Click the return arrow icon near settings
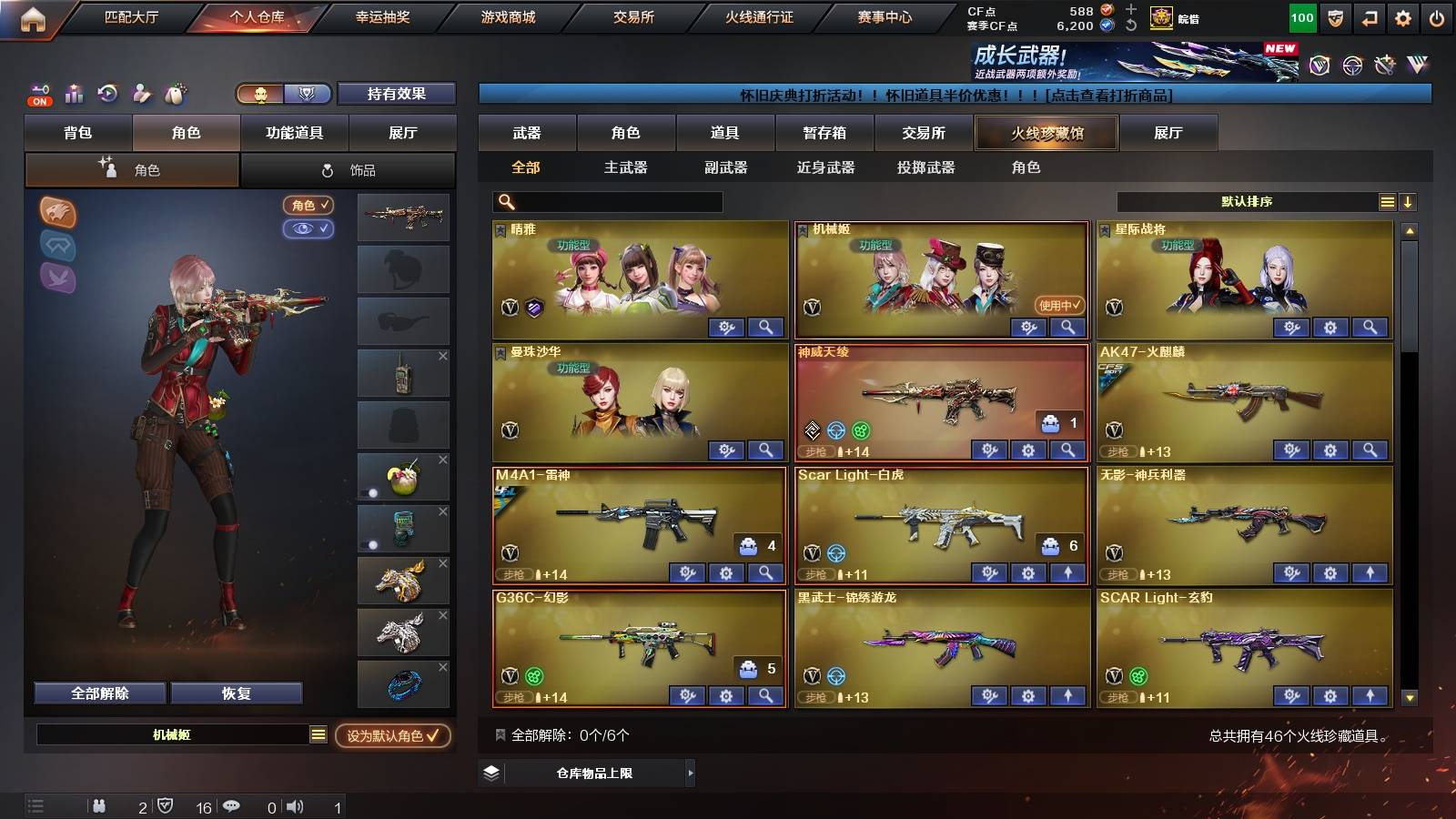The width and height of the screenshot is (1456, 819). point(1370,16)
